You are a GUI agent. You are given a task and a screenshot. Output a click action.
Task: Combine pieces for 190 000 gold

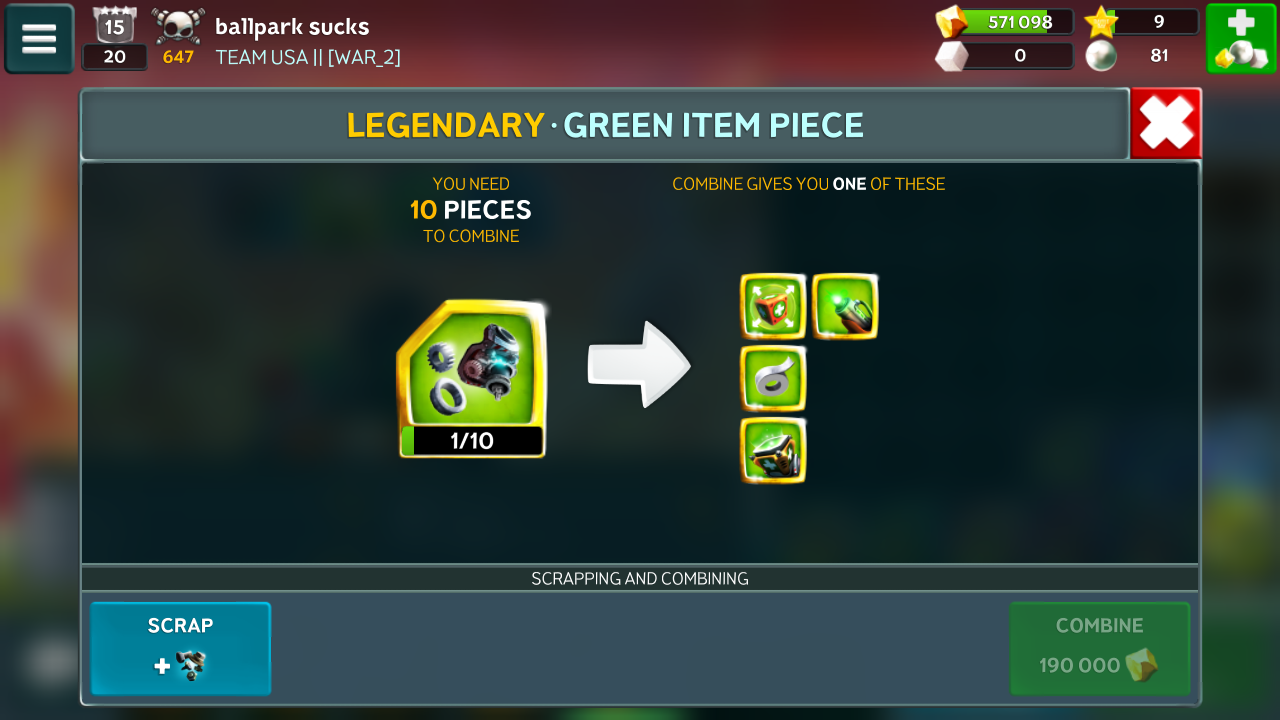1099,648
